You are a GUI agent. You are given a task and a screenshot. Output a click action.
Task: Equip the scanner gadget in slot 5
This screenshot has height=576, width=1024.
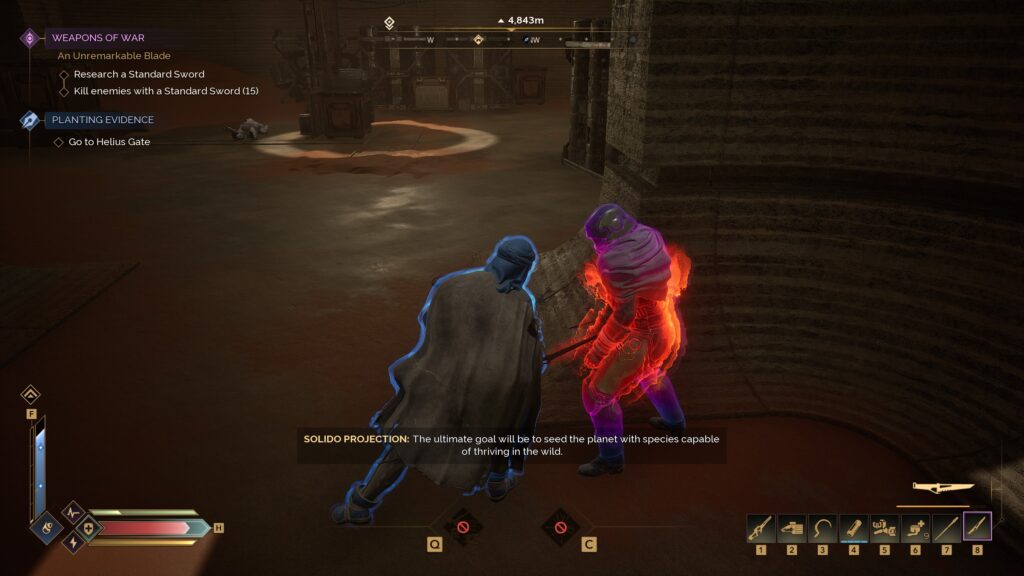(x=885, y=528)
